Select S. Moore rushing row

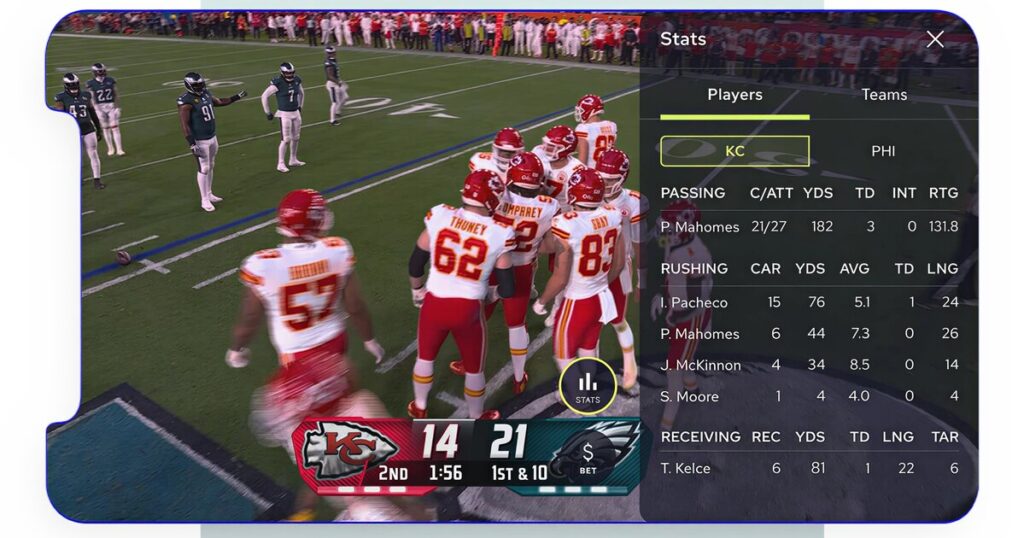pos(808,397)
